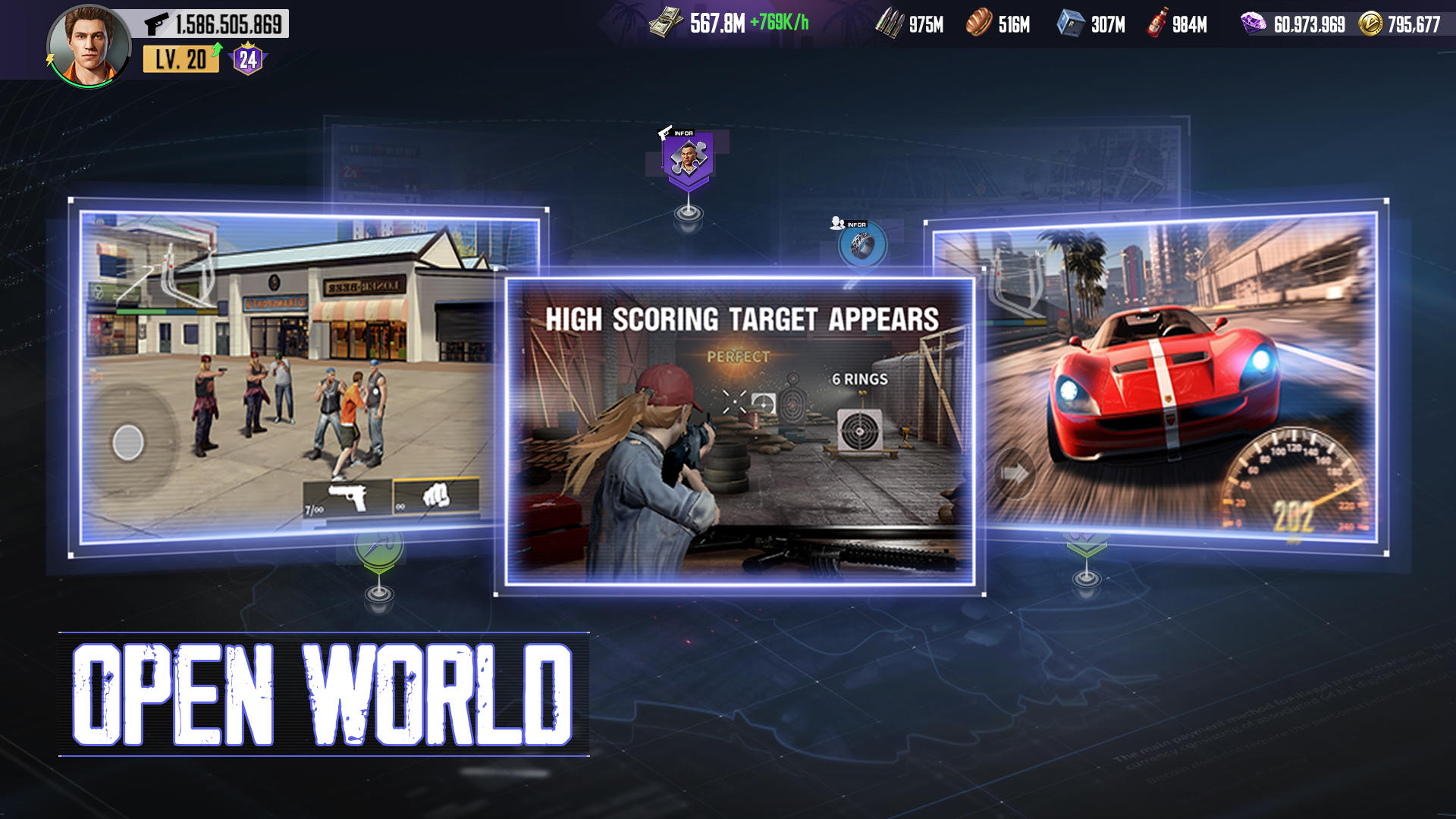This screenshot has height=819, width=1456.
Task: Click the sandwich food resource icon
Action: coord(978,24)
